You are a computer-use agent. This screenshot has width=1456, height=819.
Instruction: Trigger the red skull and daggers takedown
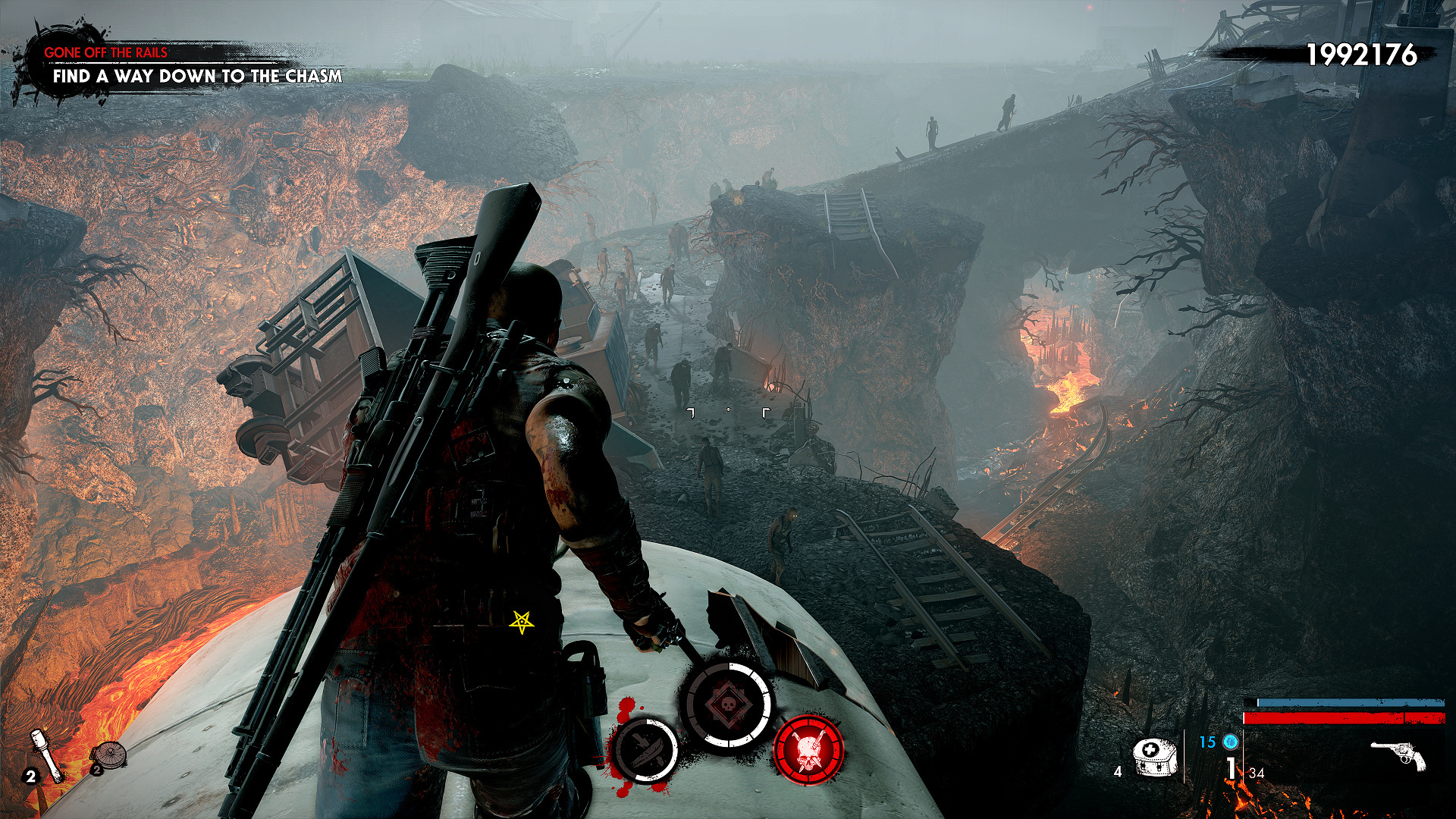click(808, 749)
